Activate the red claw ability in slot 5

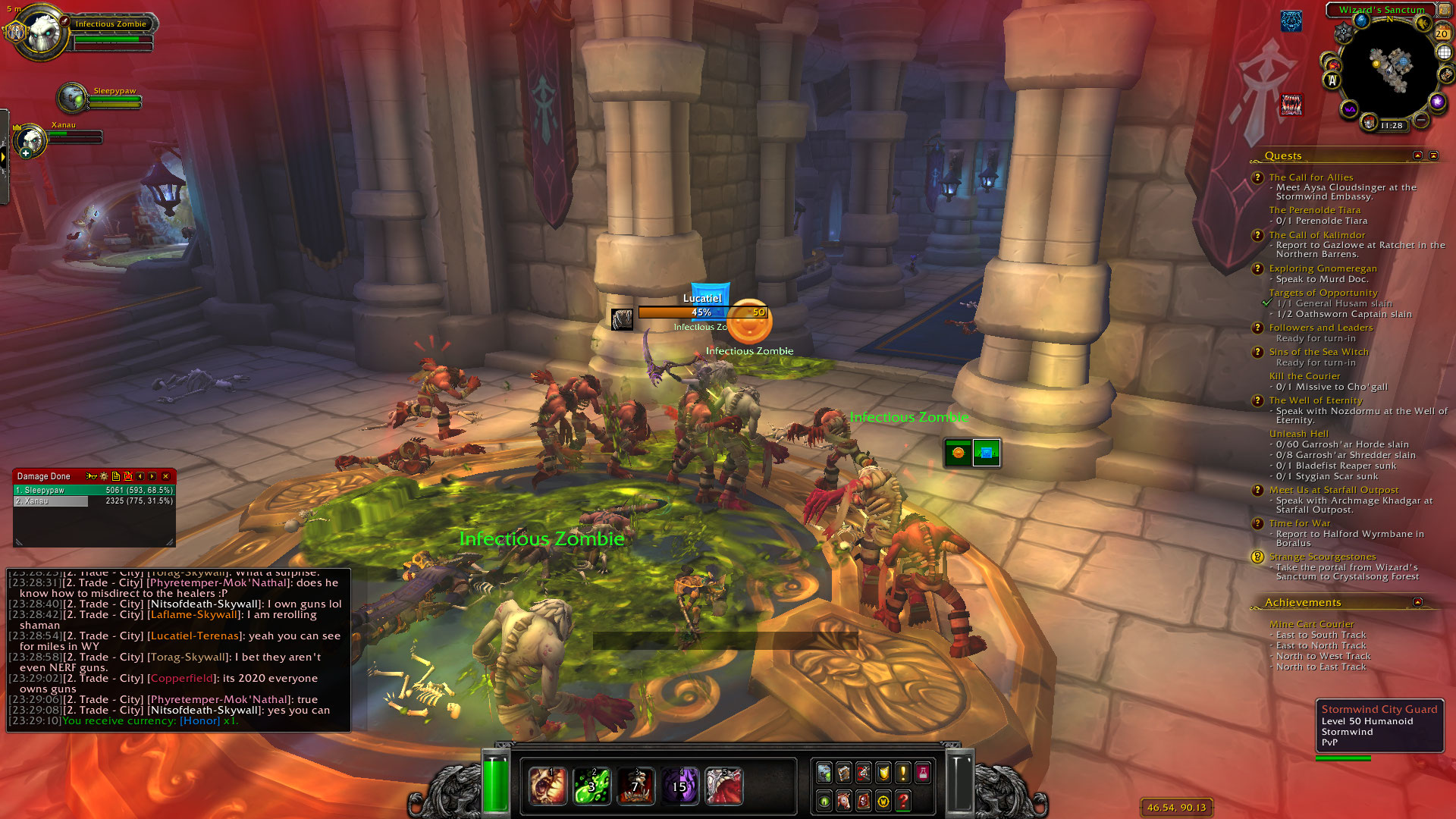pyautogui.click(x=723, y=786)
